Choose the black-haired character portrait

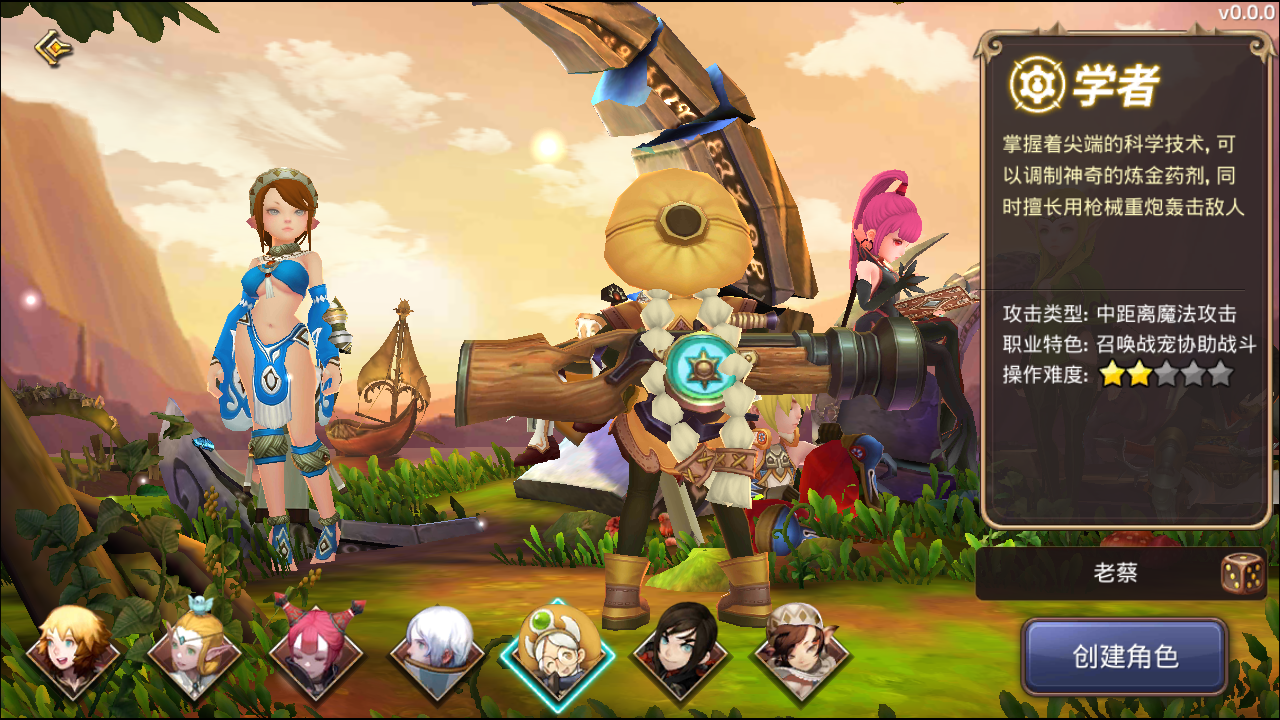pyautogui.click(x=678, y=652)
